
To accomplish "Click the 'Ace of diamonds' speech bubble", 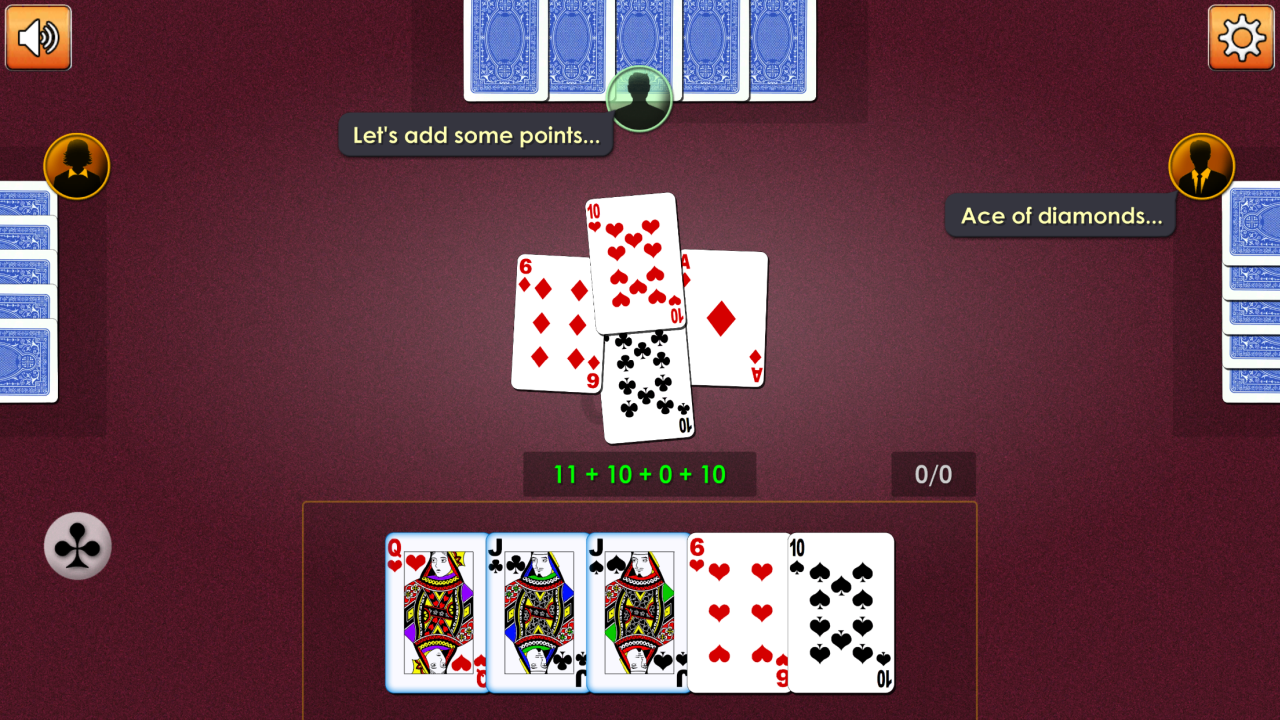I will pyautogui.click(x=1060, y=215).
